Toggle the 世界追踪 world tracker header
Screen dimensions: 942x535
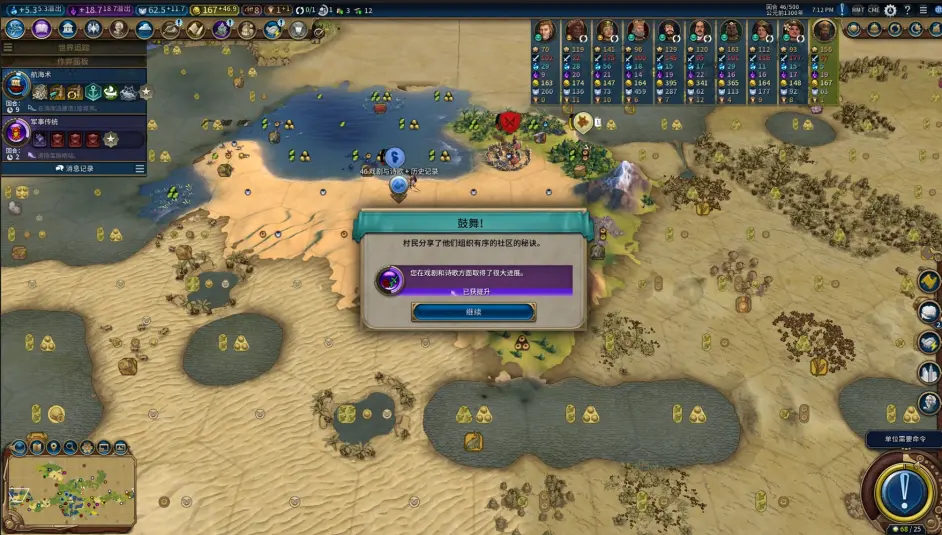pyautogui.click(x=73, y=47)
